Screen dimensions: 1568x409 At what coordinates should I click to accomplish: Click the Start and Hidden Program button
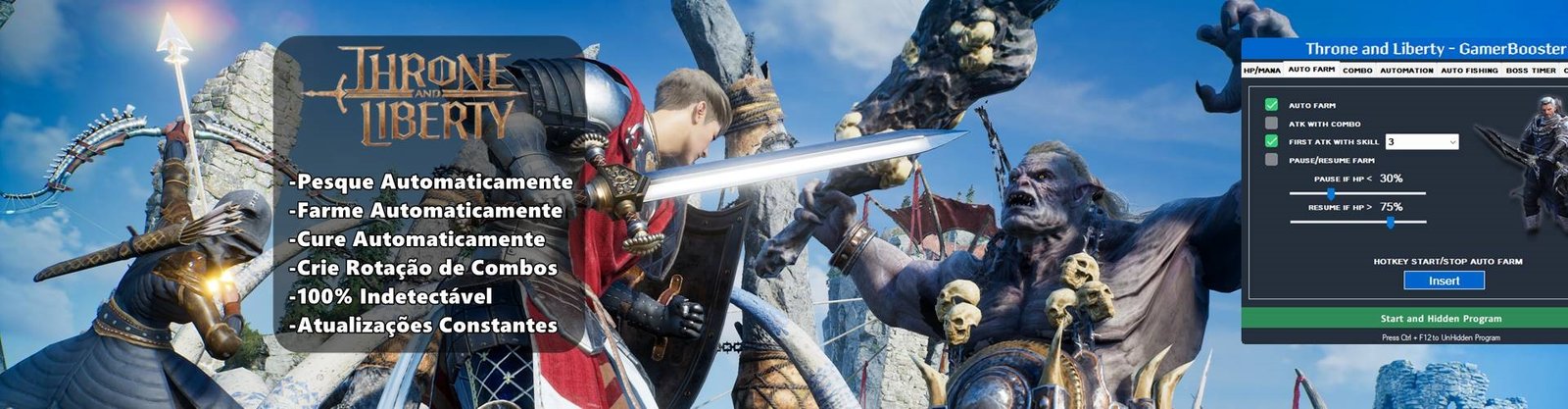[x=1441, y=319]
